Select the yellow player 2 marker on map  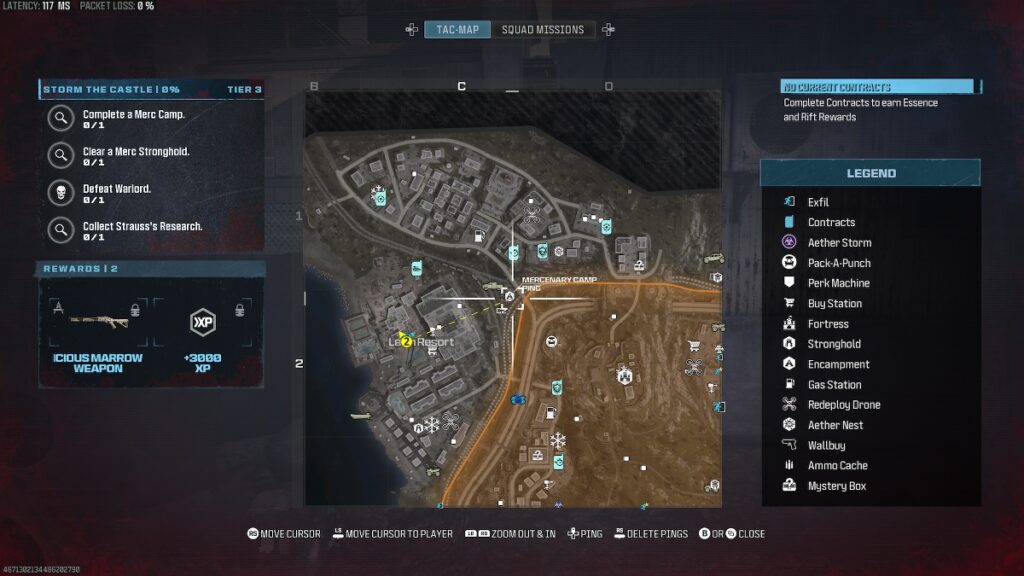point(407,341)
